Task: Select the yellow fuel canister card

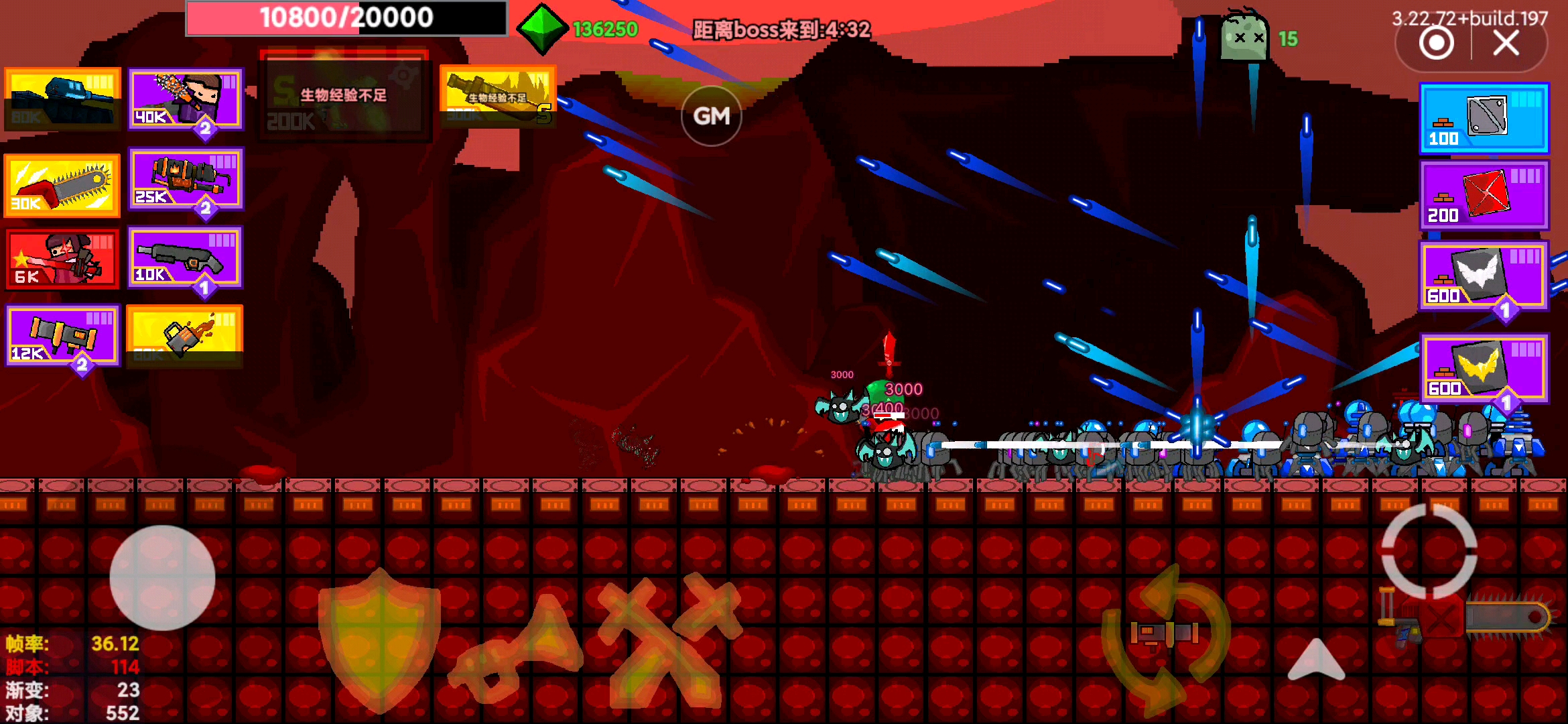Action: 184,335
